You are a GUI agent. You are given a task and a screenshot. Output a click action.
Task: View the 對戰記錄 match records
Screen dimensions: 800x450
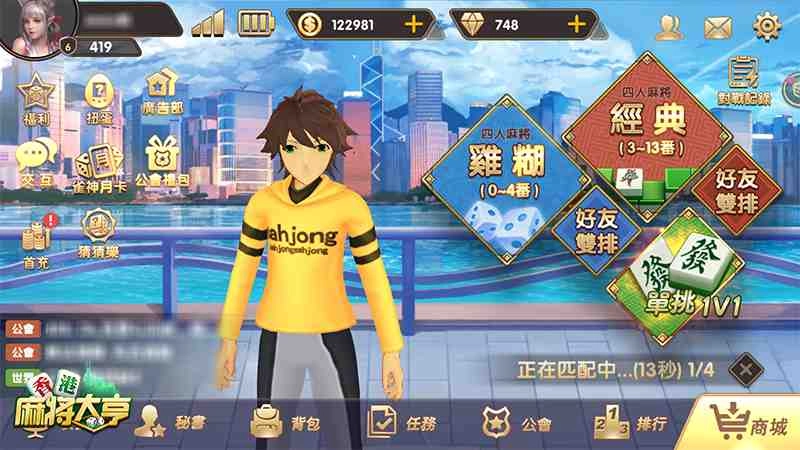pos(743,81)
